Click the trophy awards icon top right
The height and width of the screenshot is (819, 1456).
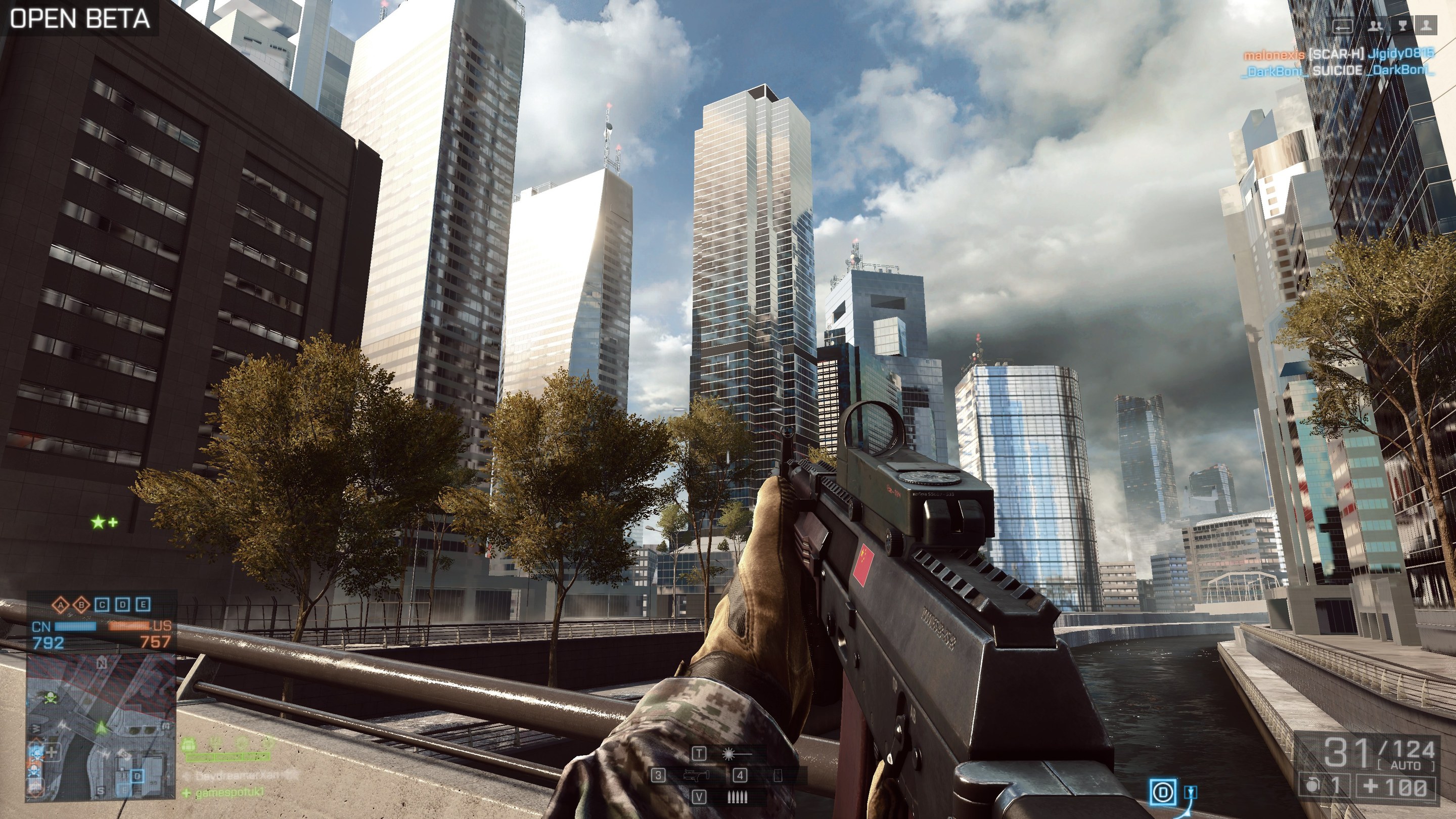pyautogui.click(x=1403, y=25)
